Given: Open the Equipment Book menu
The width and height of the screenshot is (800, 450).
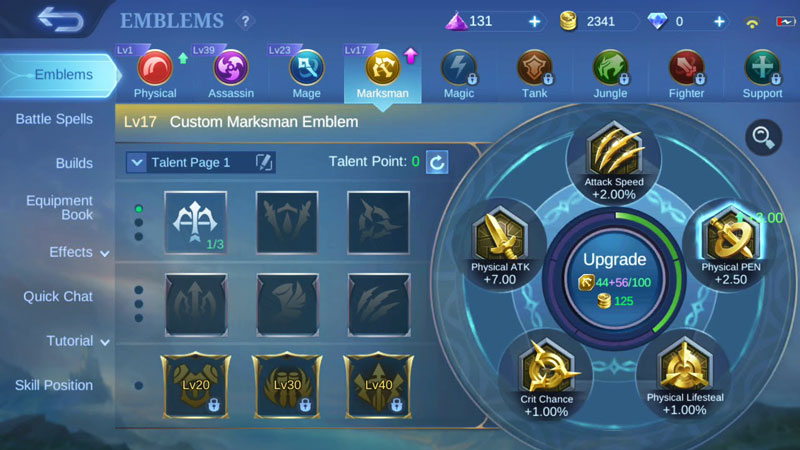Looking at the screenshot, I should [60, 207].
